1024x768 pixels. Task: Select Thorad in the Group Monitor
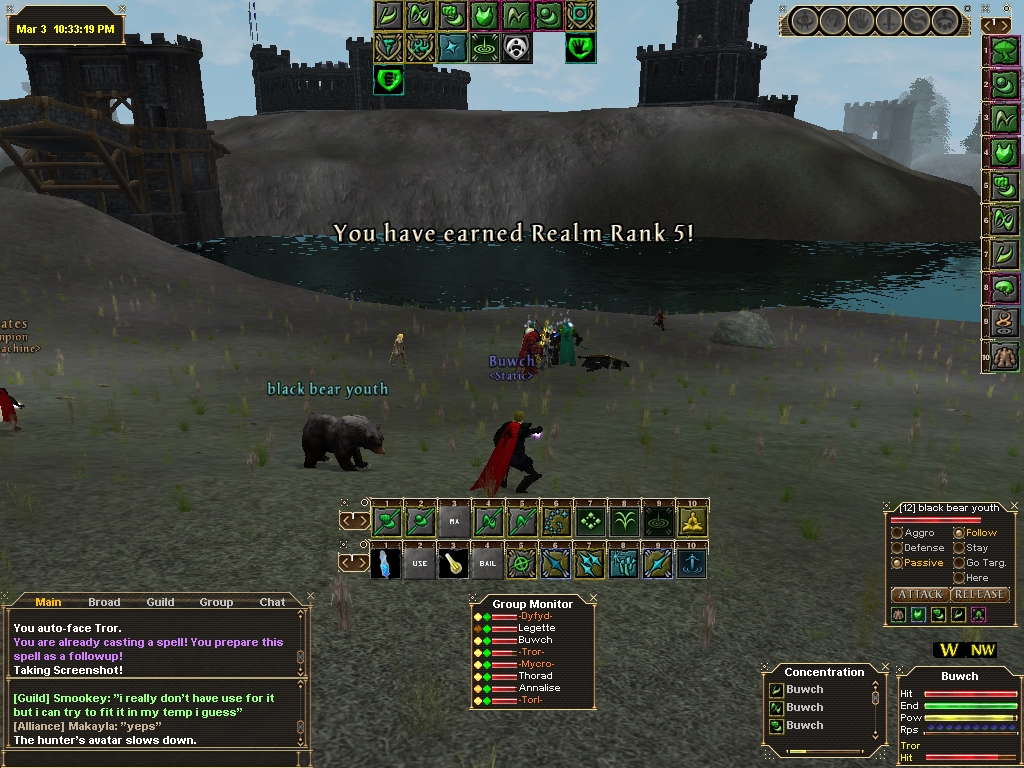[x=536, y=676]
